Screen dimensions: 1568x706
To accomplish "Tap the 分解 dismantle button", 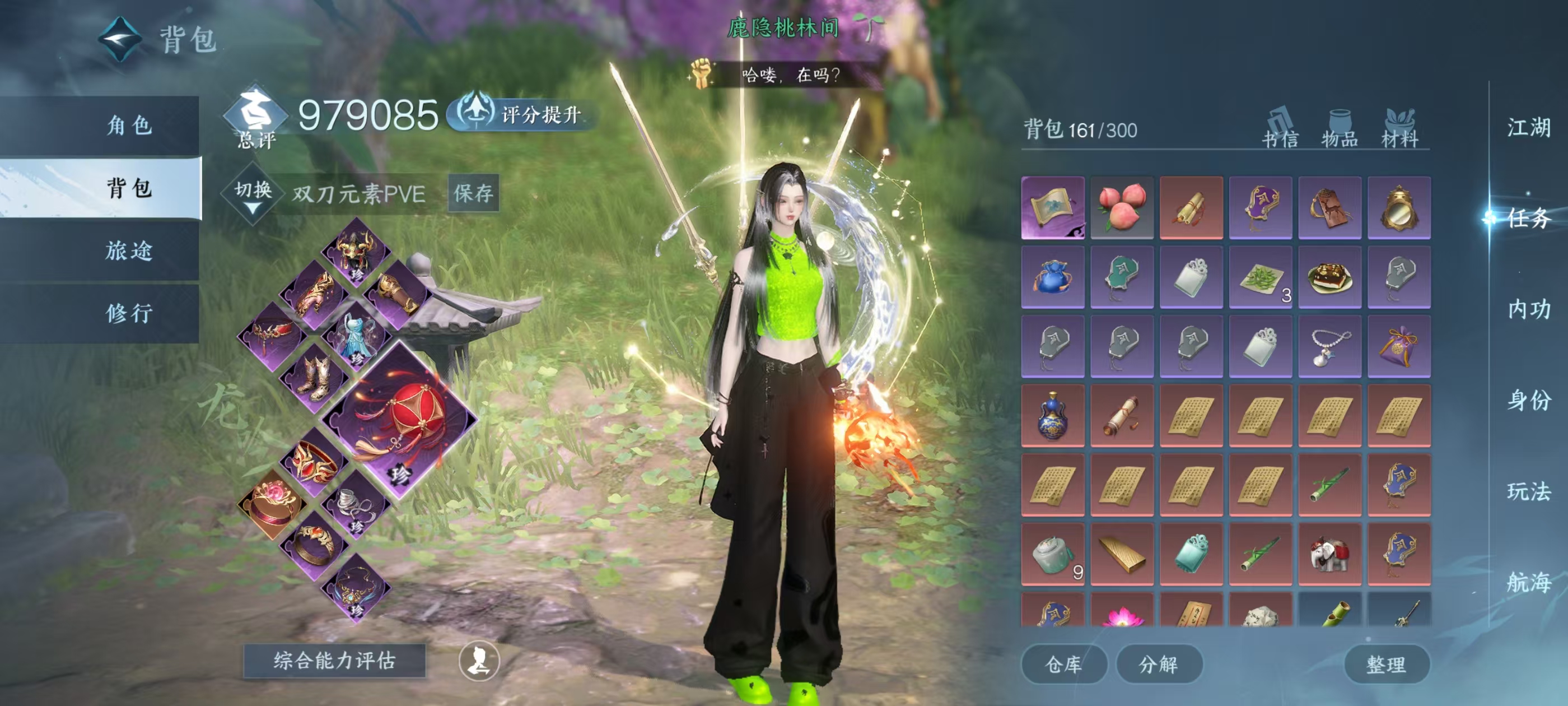I will pos(1158,663).
